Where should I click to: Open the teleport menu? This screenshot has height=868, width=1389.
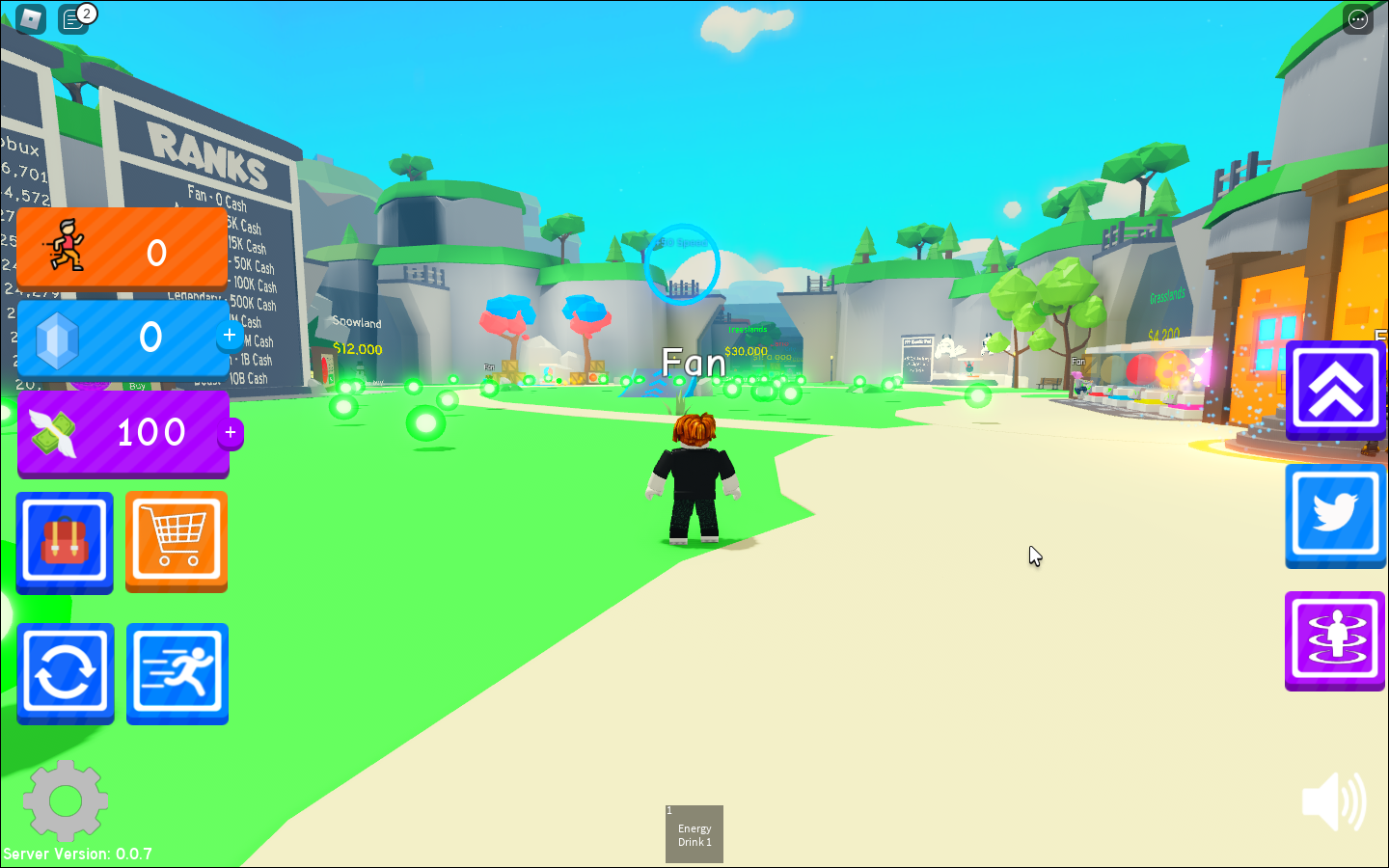tap(1335, 640)
